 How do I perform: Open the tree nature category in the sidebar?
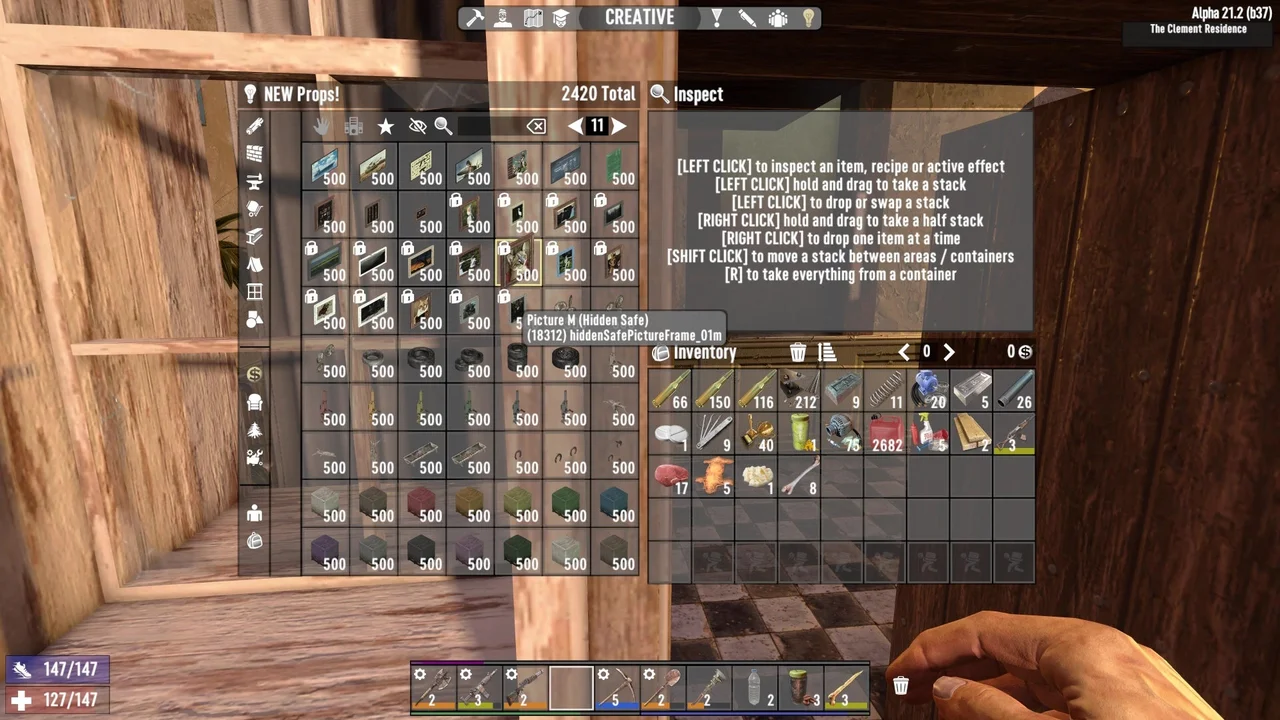[254, 430]
